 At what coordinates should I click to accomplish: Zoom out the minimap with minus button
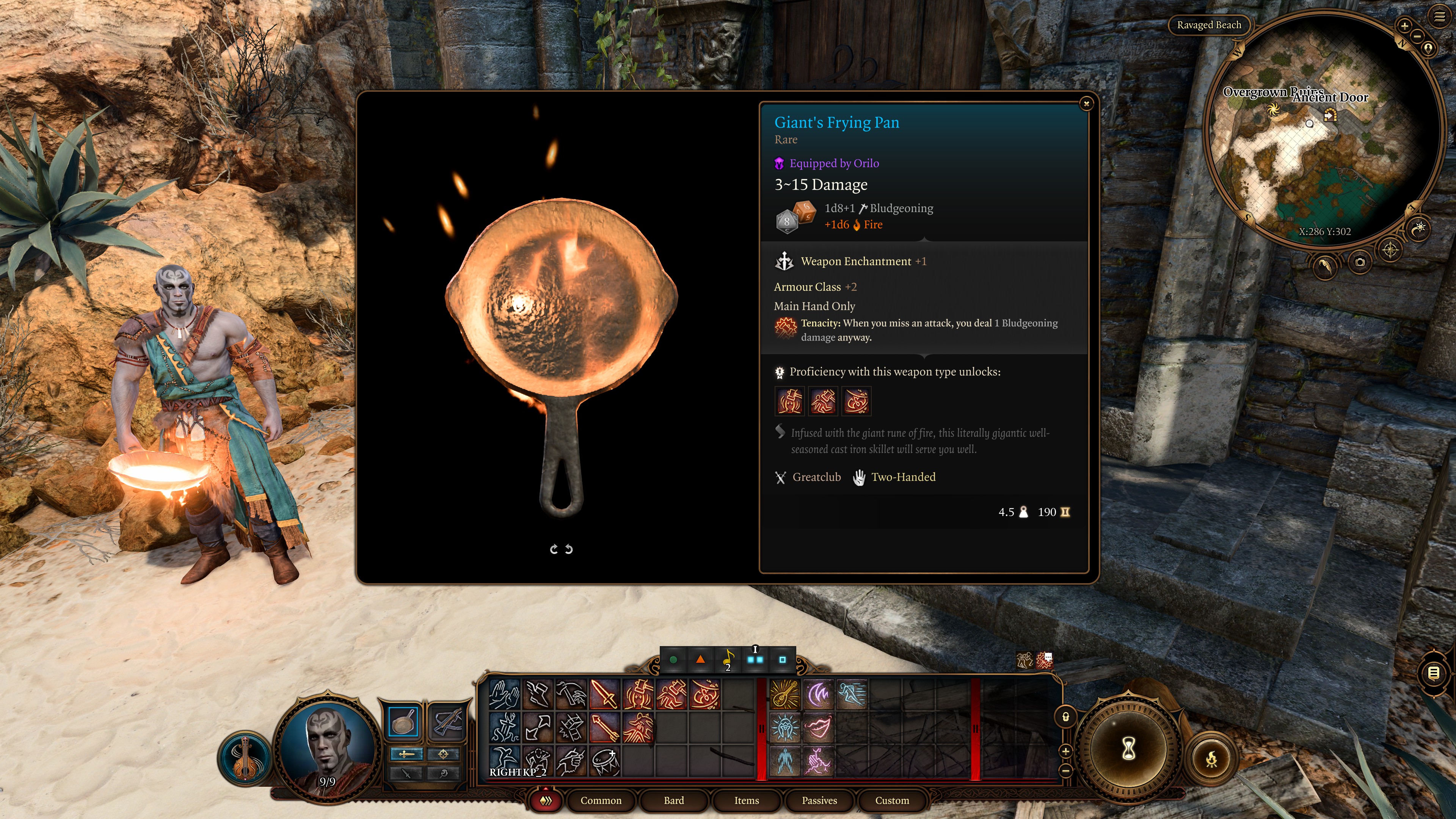click(x=1417, y=37)
